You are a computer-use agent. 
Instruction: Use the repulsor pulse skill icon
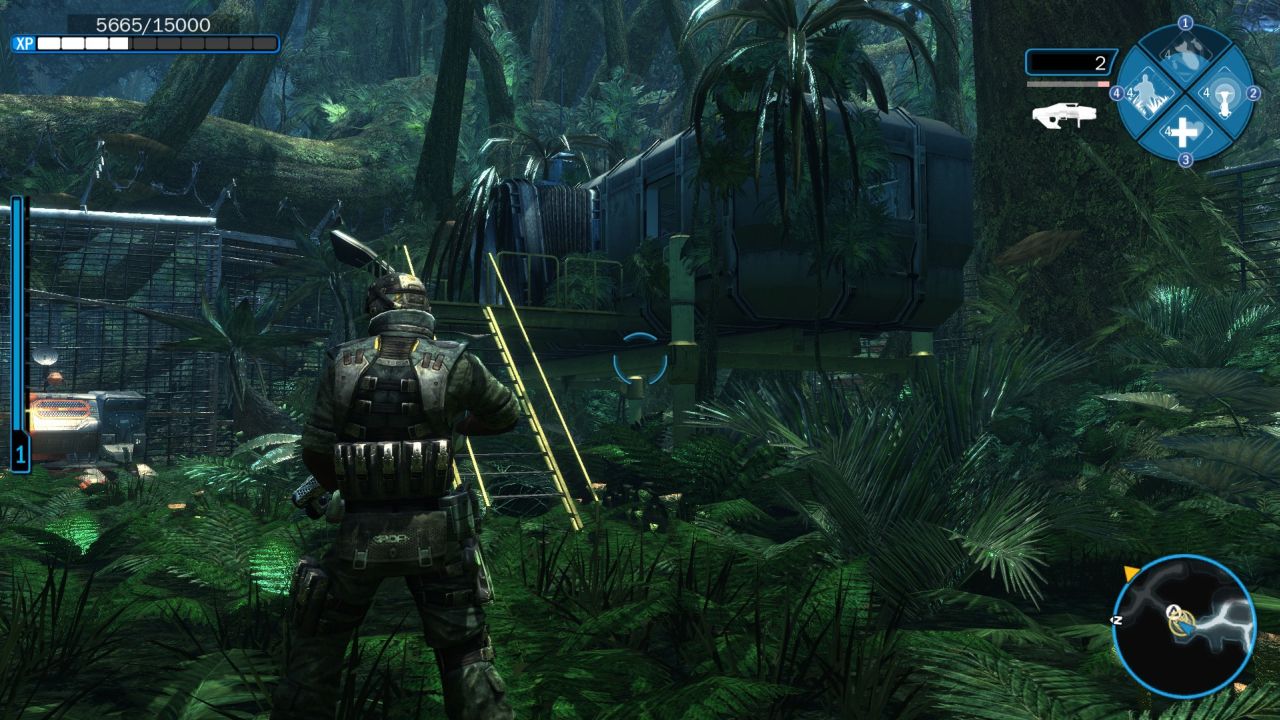[x=1223, y=94]
